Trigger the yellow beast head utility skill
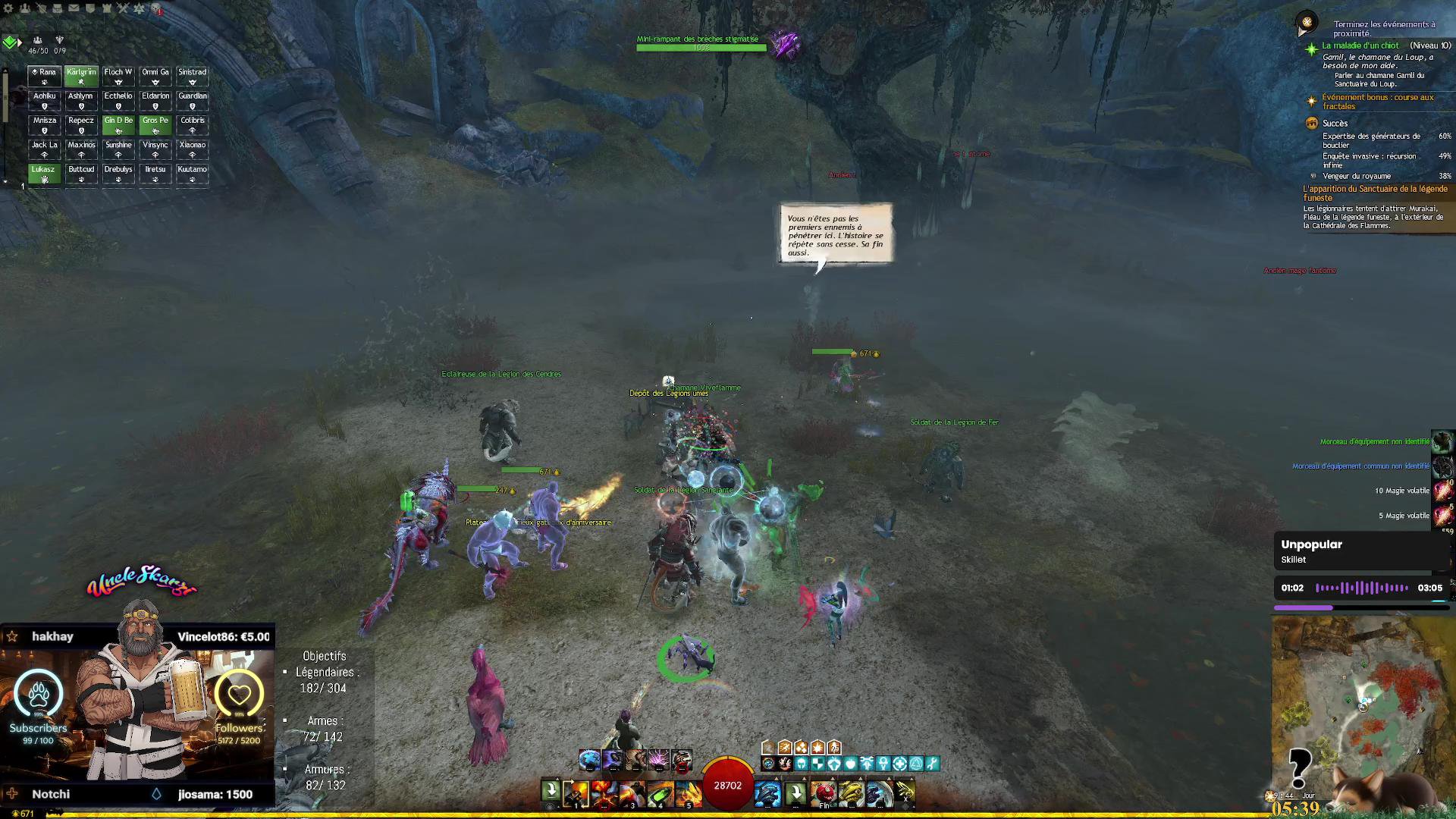The width and height of the screenshot is (1456, 819). click(852, 793)
